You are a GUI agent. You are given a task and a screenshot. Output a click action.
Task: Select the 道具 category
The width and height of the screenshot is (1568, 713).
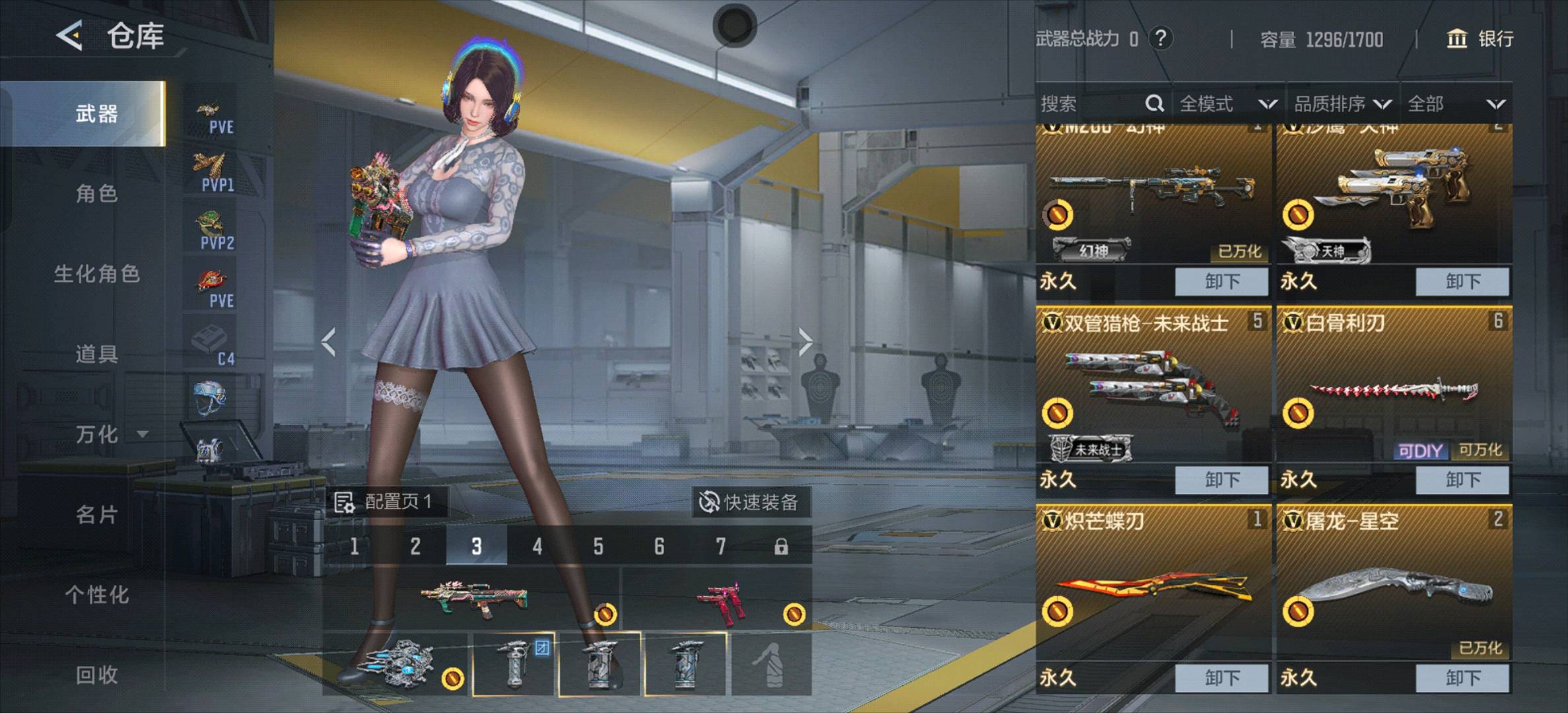96,355
